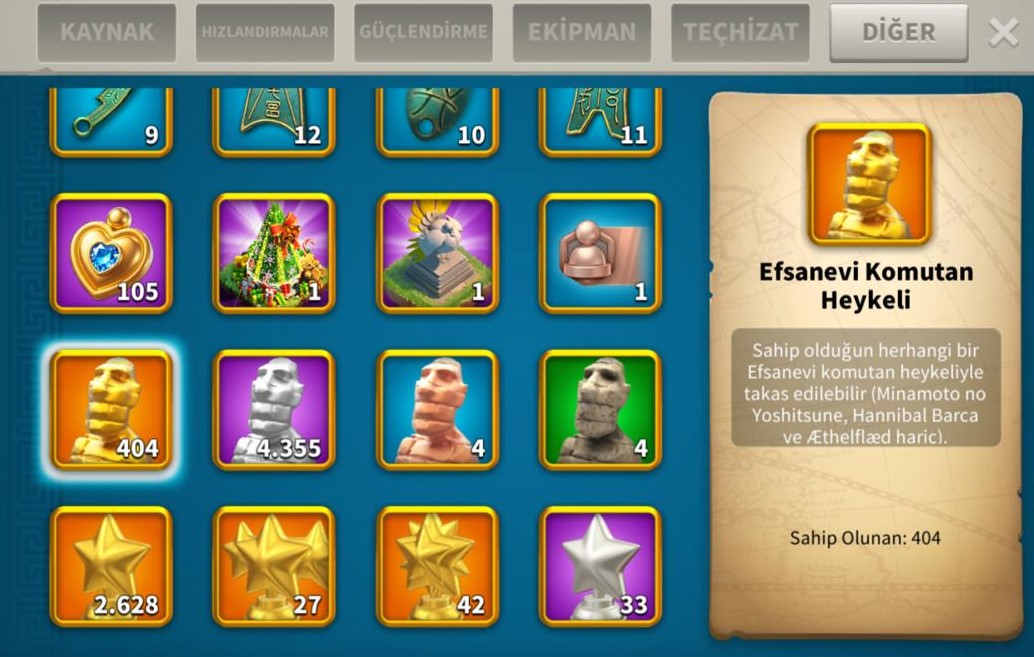
Task: Switch to the TEÇHİZAT tab
Action: pos(739,32)
